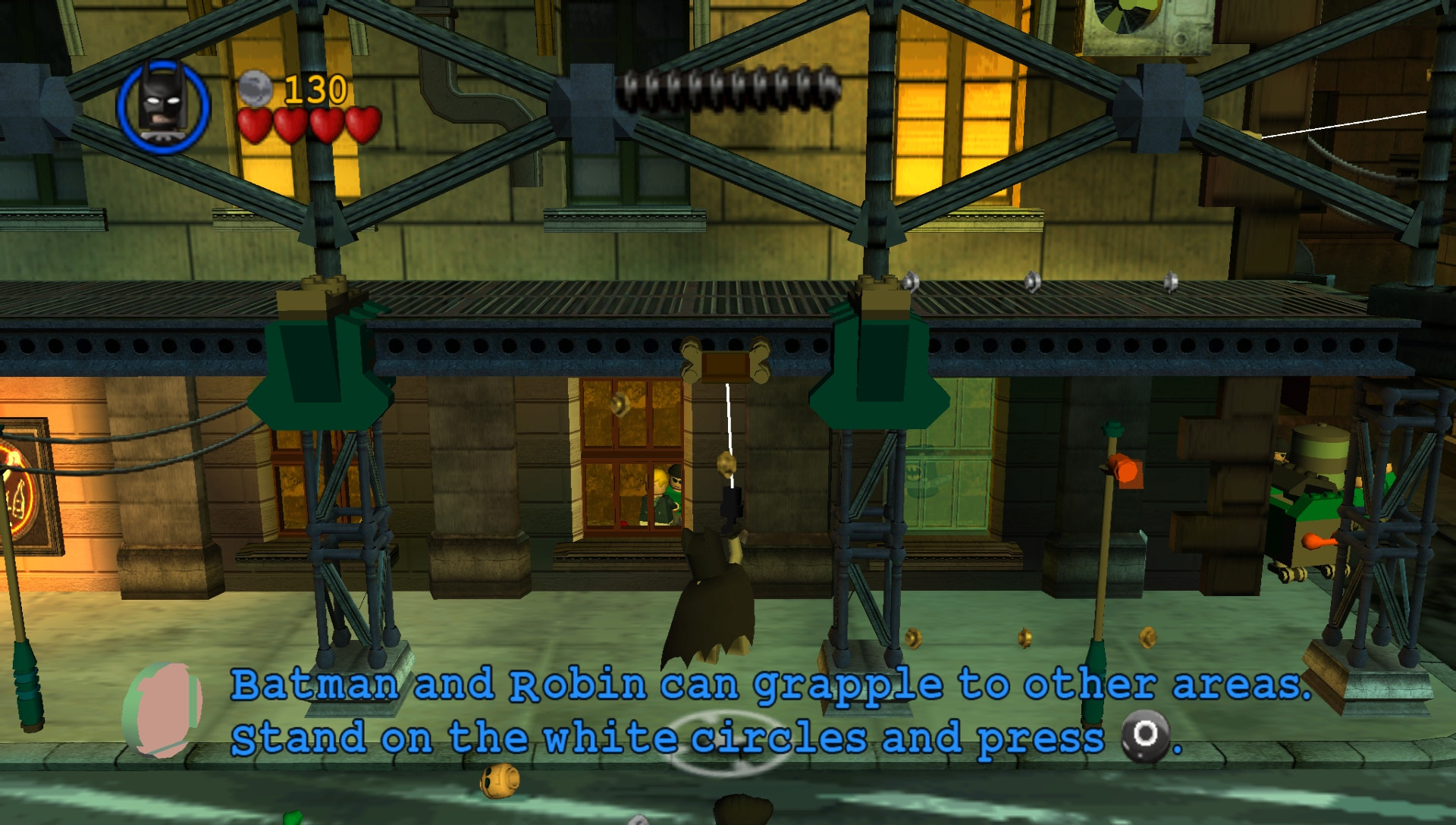Image resolution: width=1456 pixels, height=825 pixels.
Task: Click the Batman character portrait icon
Action: point(159,103)
